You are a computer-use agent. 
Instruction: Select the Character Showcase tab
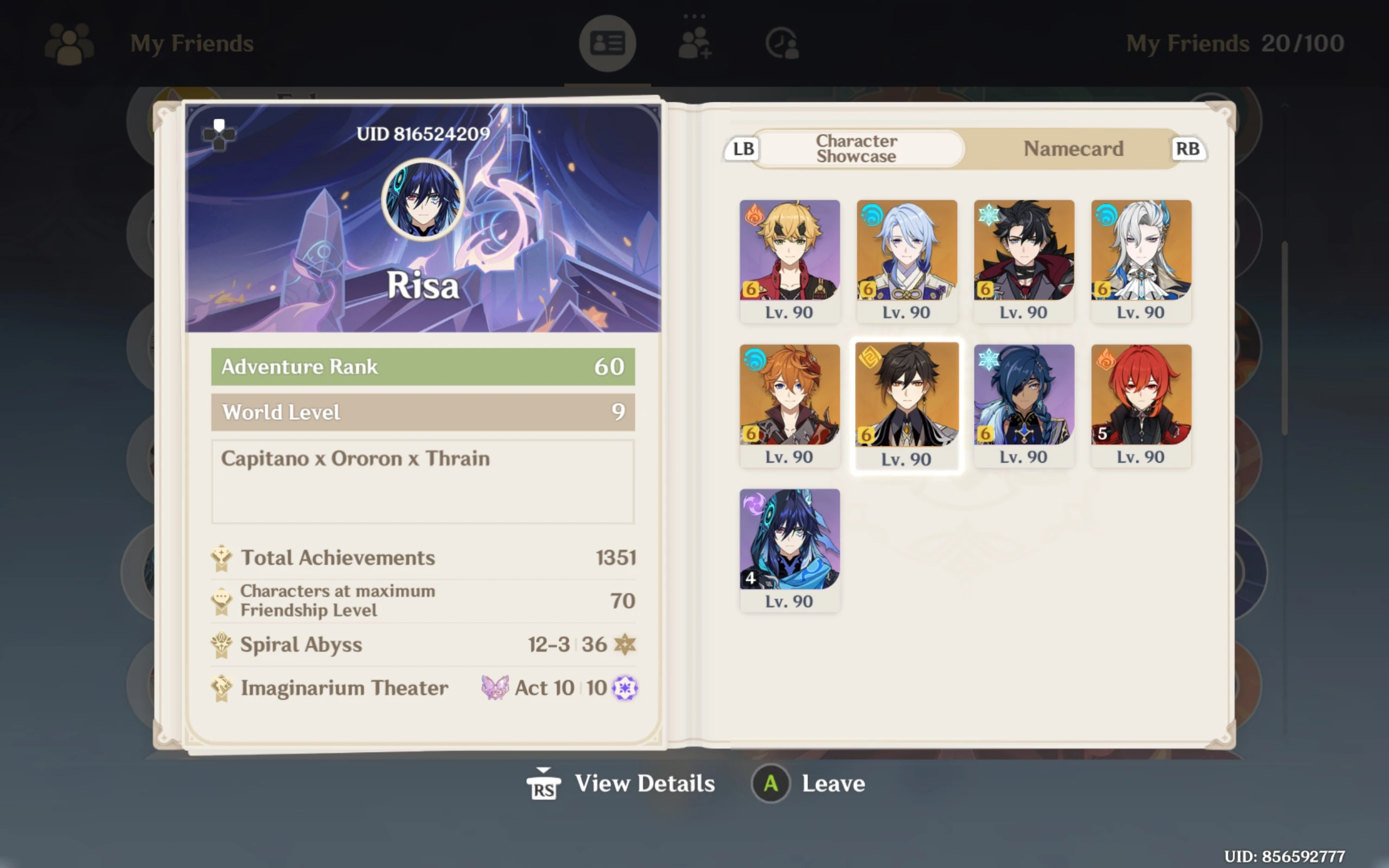(856, 149)
